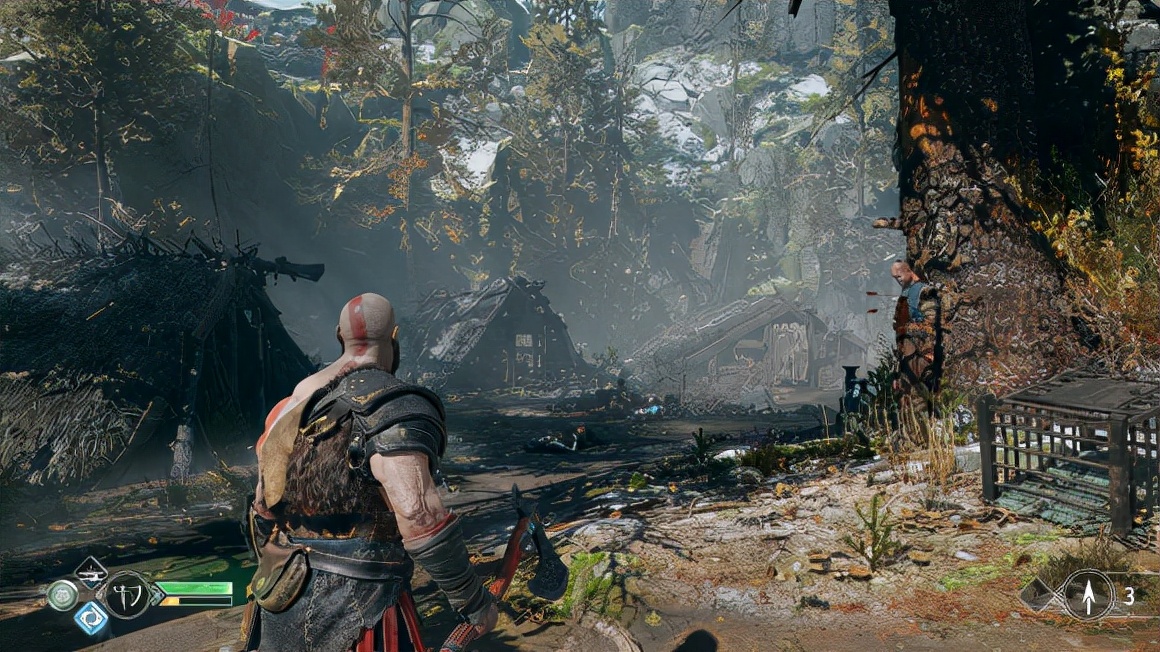
Task: Trigger the blue diamond swirl ability
Action: click(91, 618)
